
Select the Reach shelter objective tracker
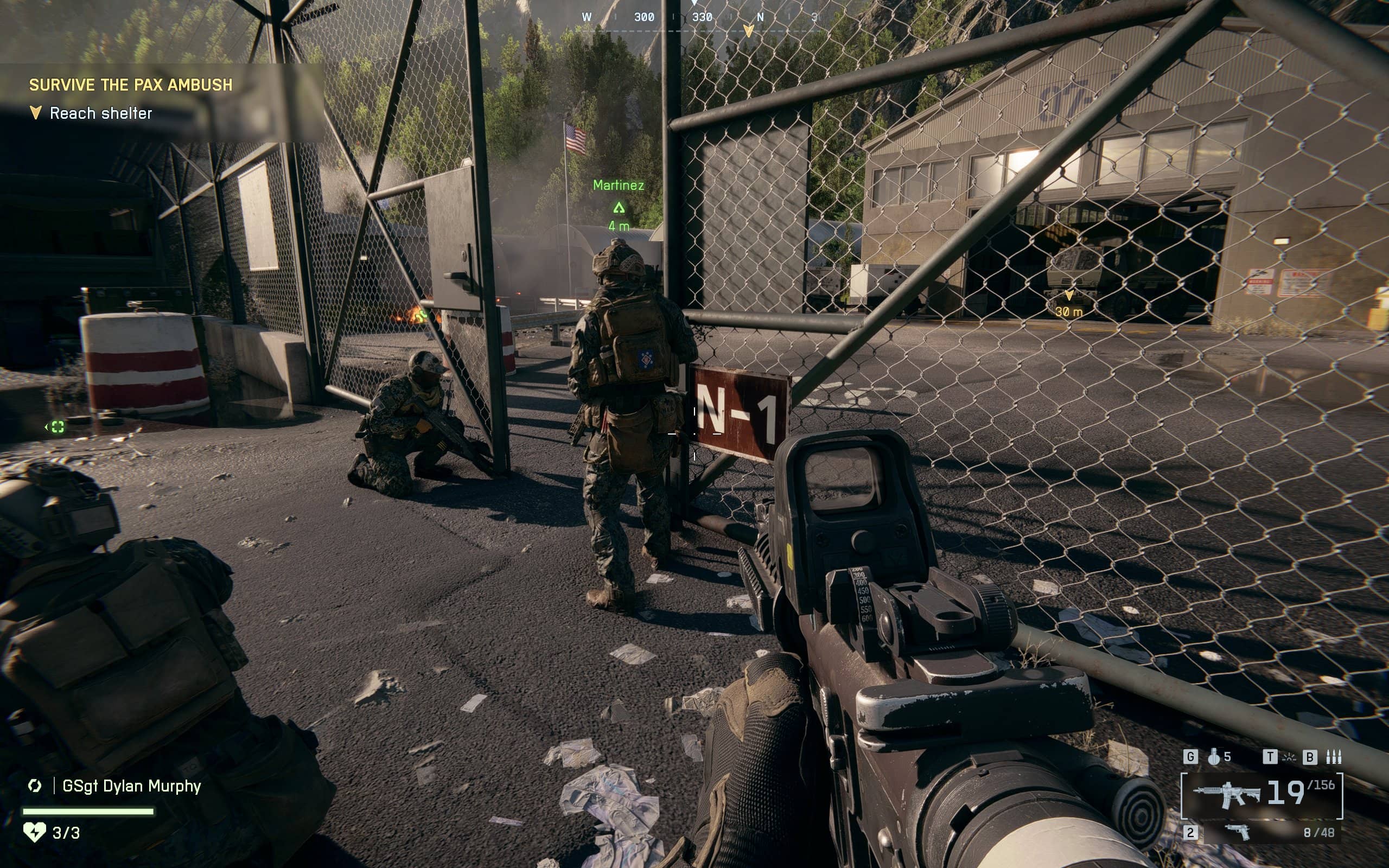point(100,113)
